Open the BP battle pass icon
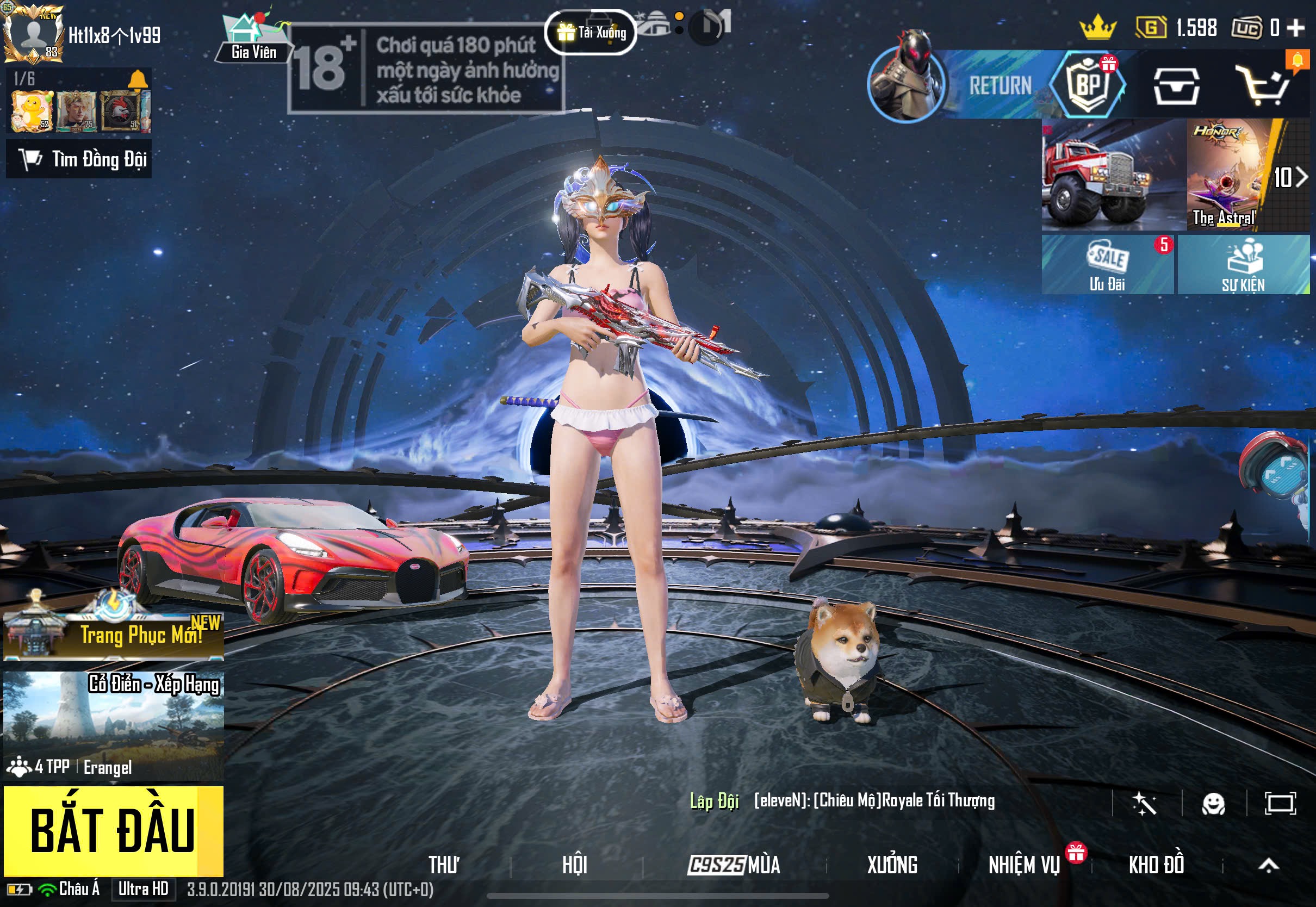This screenshot has height=907, width=1316. pyautogui.click(x=1088, y=85)
